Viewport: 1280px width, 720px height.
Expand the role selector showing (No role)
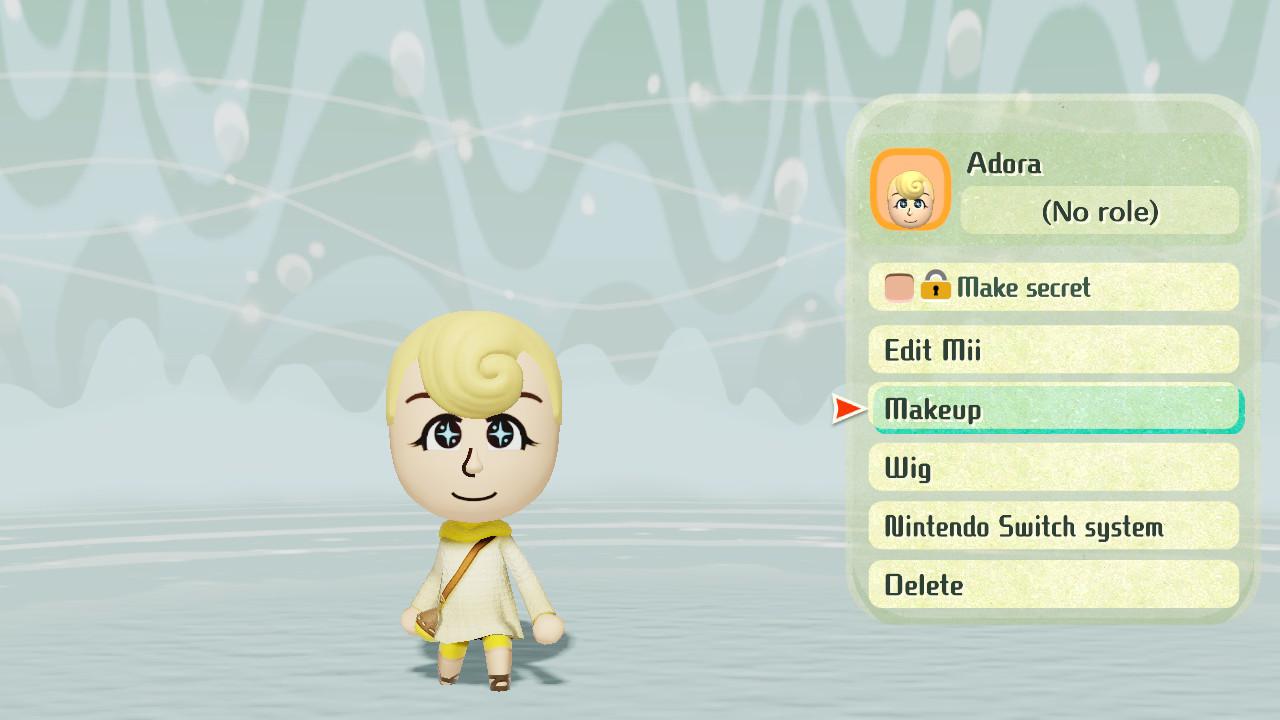point(1100,212)
